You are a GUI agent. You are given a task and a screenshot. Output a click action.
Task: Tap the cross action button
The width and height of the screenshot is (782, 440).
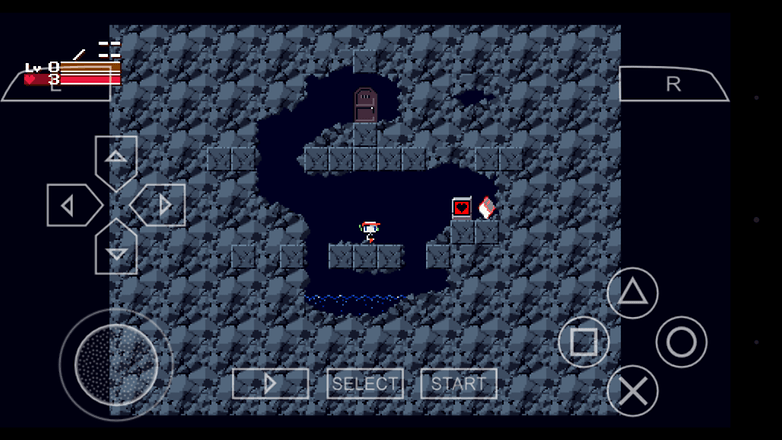pyautogui.click(x=633, y=391)
